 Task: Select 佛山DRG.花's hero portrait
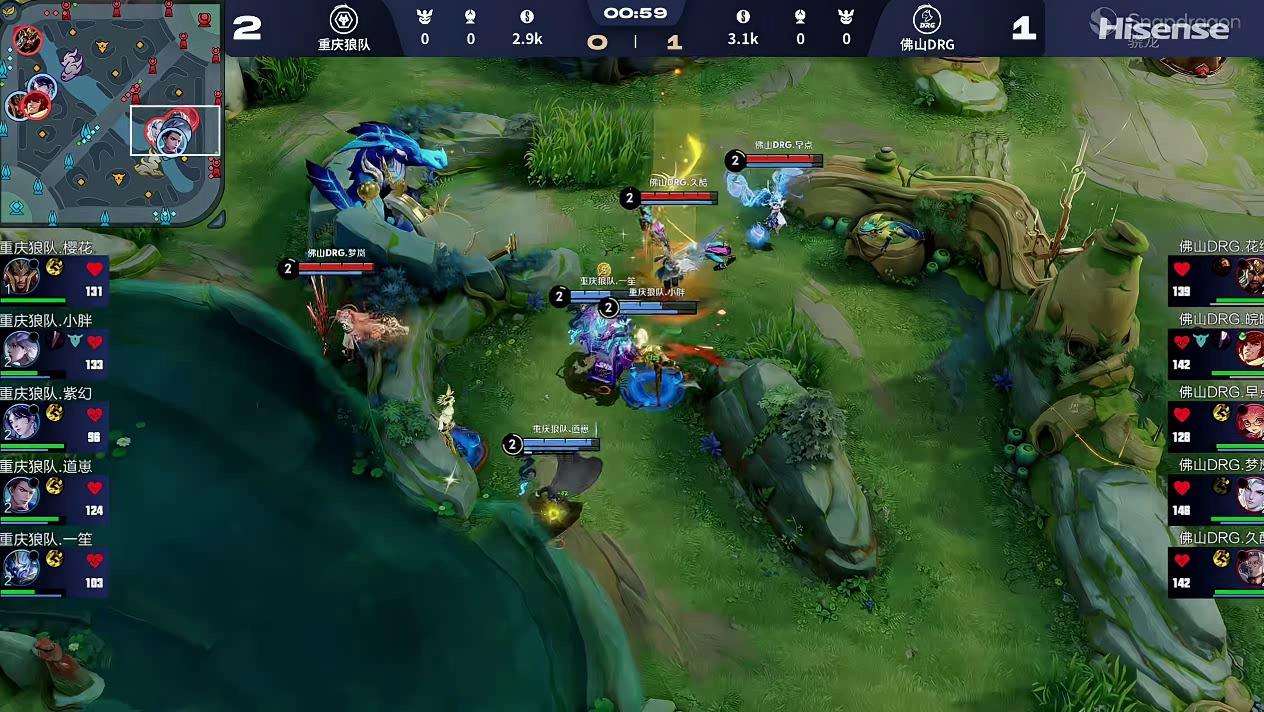(1250, 273)
